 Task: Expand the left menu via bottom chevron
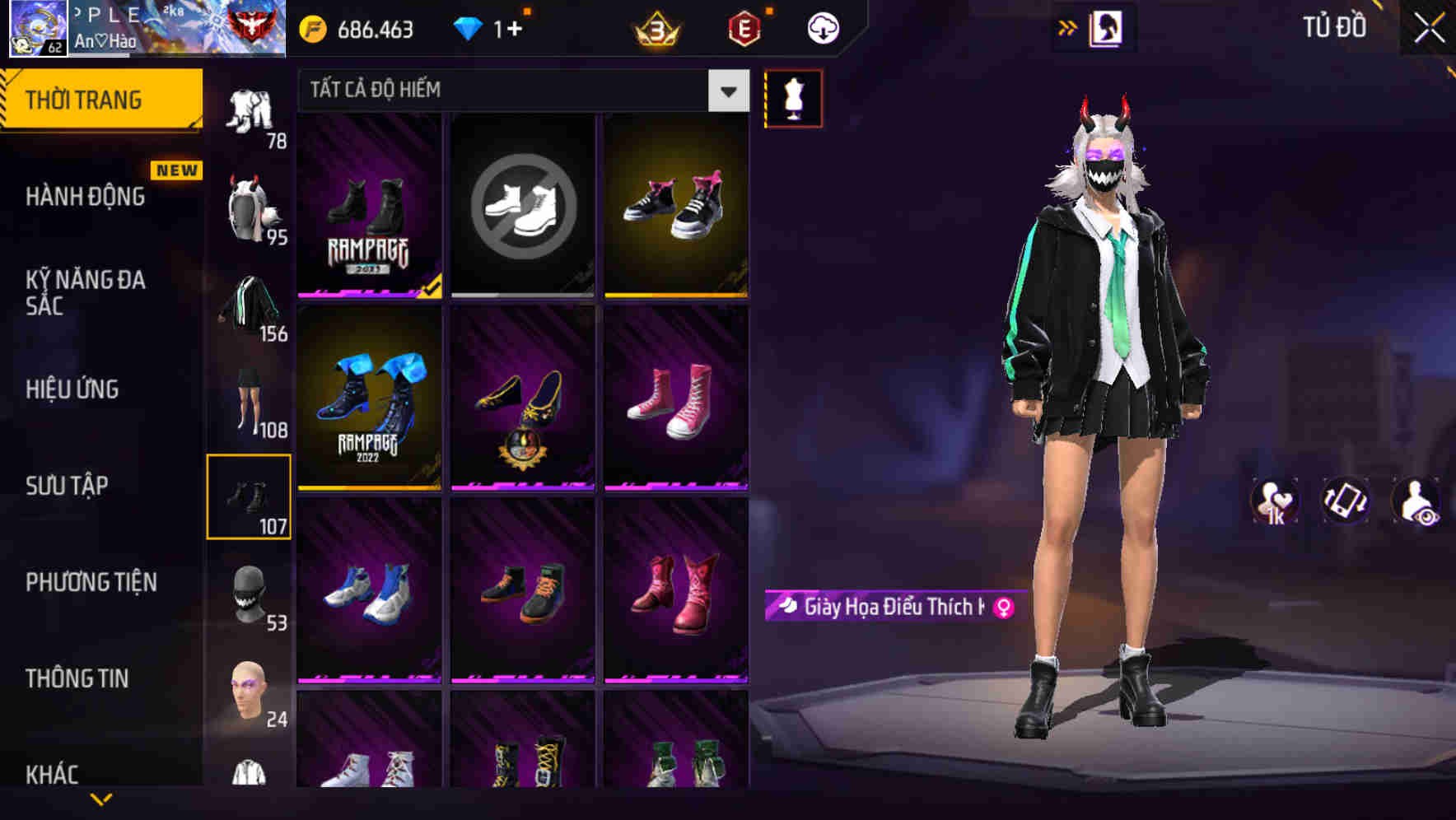pos(101,801)
